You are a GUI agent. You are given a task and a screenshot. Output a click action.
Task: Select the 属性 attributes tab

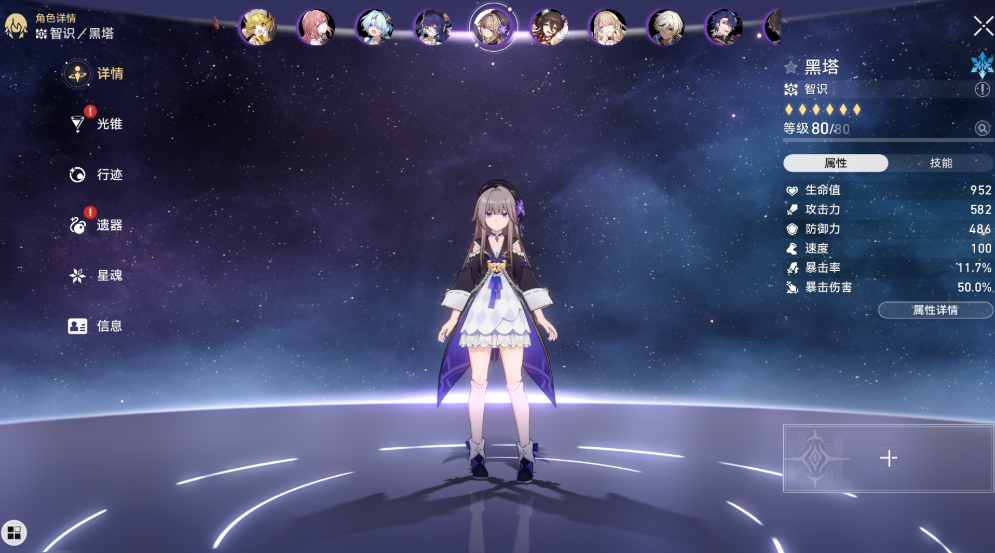point(835,163)
